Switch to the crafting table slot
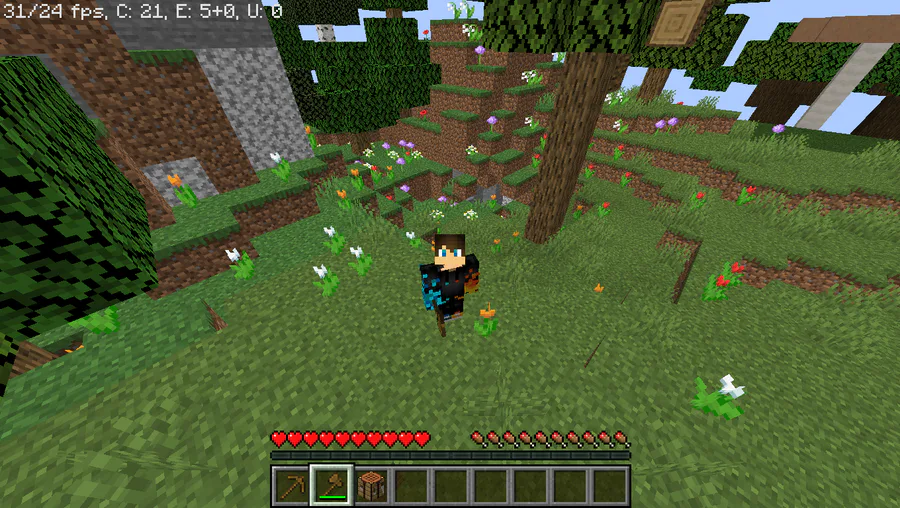This screenshot has width=900, height=508. [371, 486]
